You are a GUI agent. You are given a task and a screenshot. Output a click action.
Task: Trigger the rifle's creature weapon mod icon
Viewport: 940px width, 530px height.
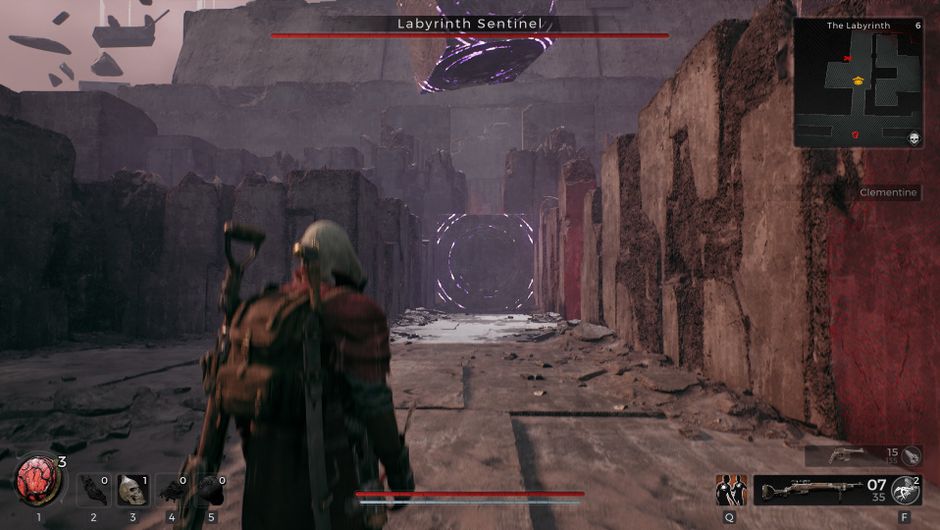[x=906, y=490]
